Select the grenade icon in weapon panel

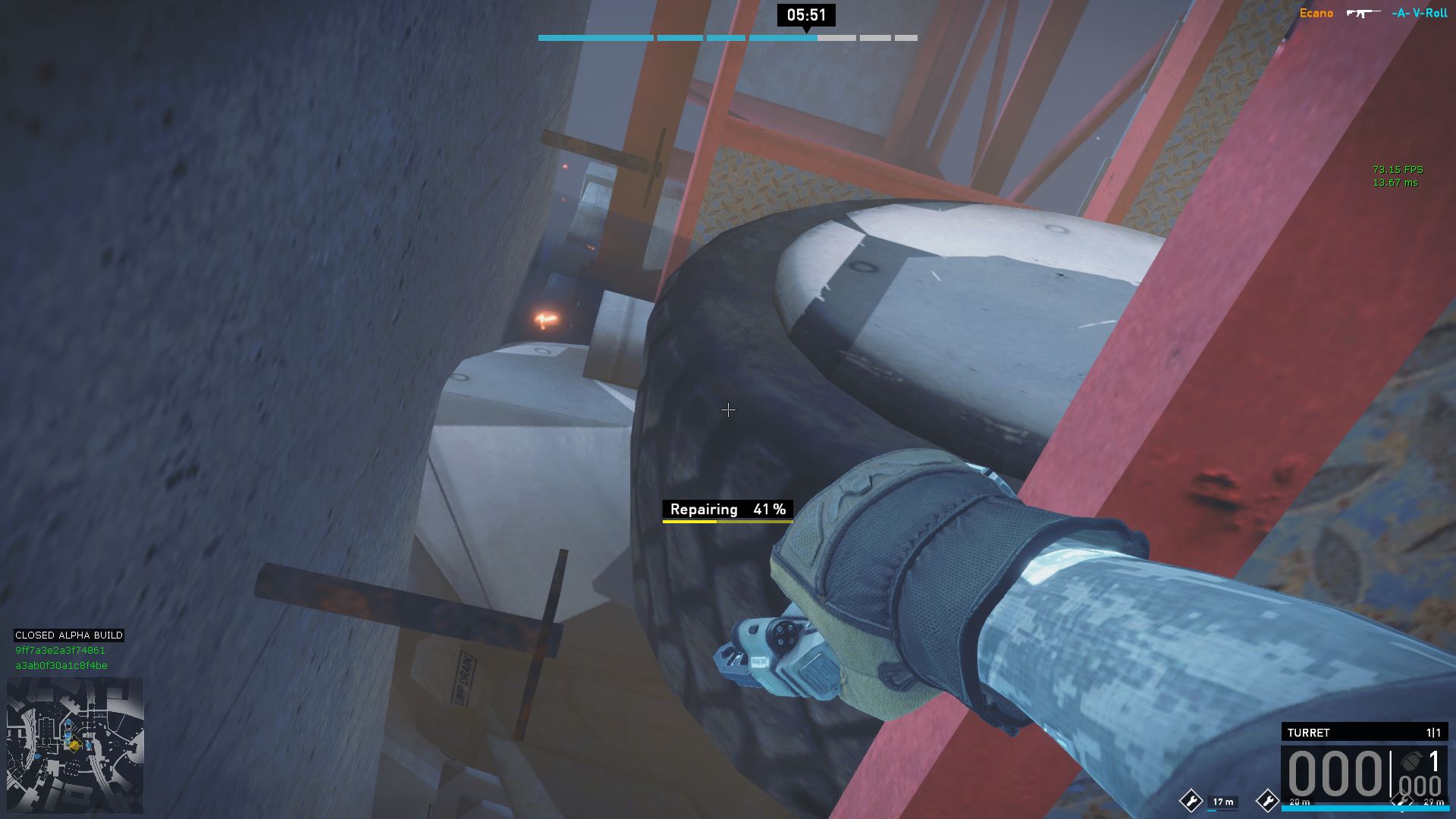point(1411,761)
